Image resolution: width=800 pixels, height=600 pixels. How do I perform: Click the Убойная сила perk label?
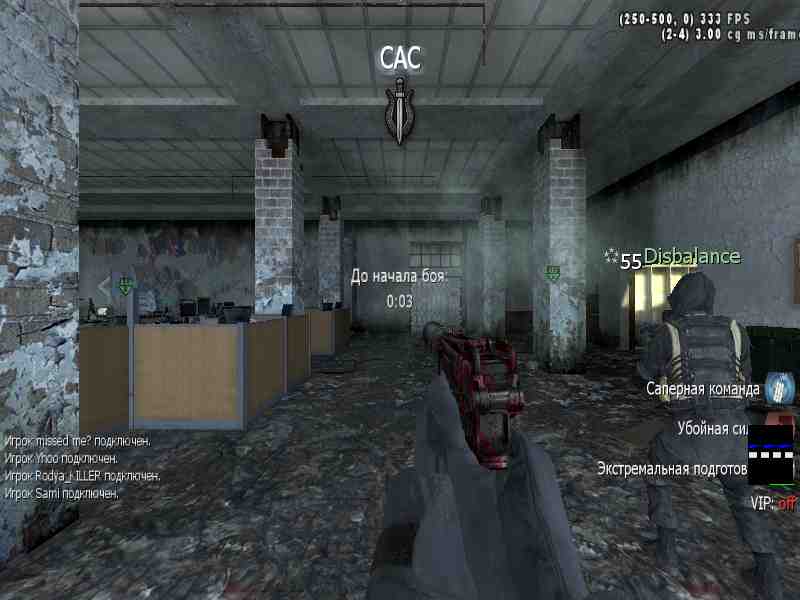[712, 428]
